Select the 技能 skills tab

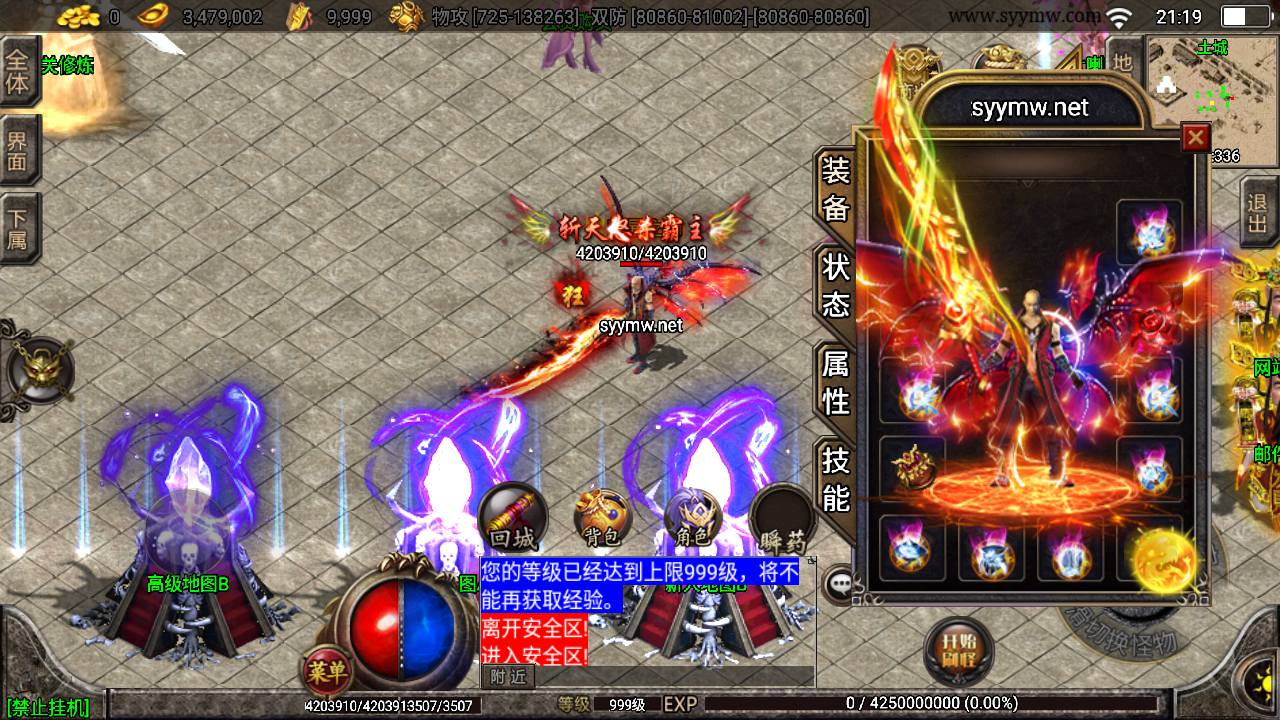pyautogui.click(x=835, y=478)
